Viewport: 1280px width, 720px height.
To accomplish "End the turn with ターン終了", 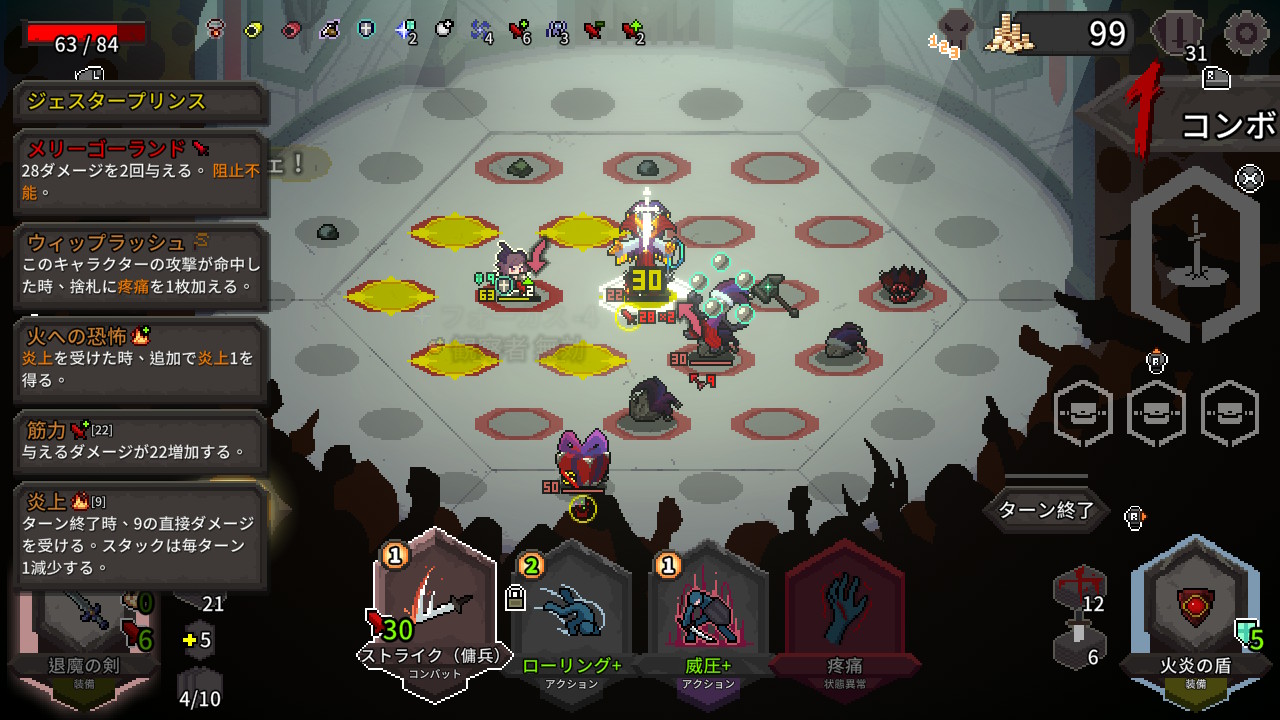I will [1046, 510].
